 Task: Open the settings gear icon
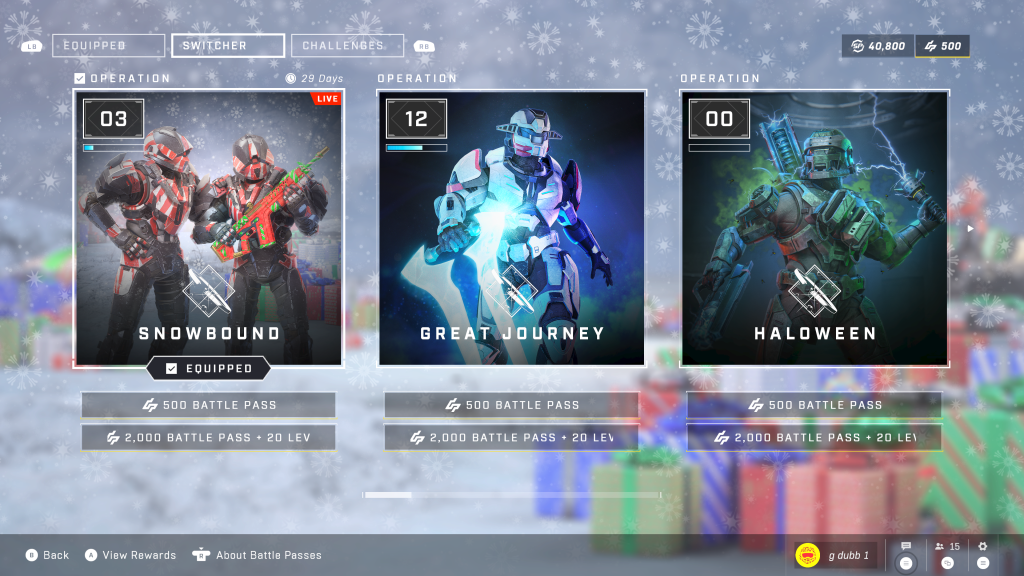pos(982,554)
